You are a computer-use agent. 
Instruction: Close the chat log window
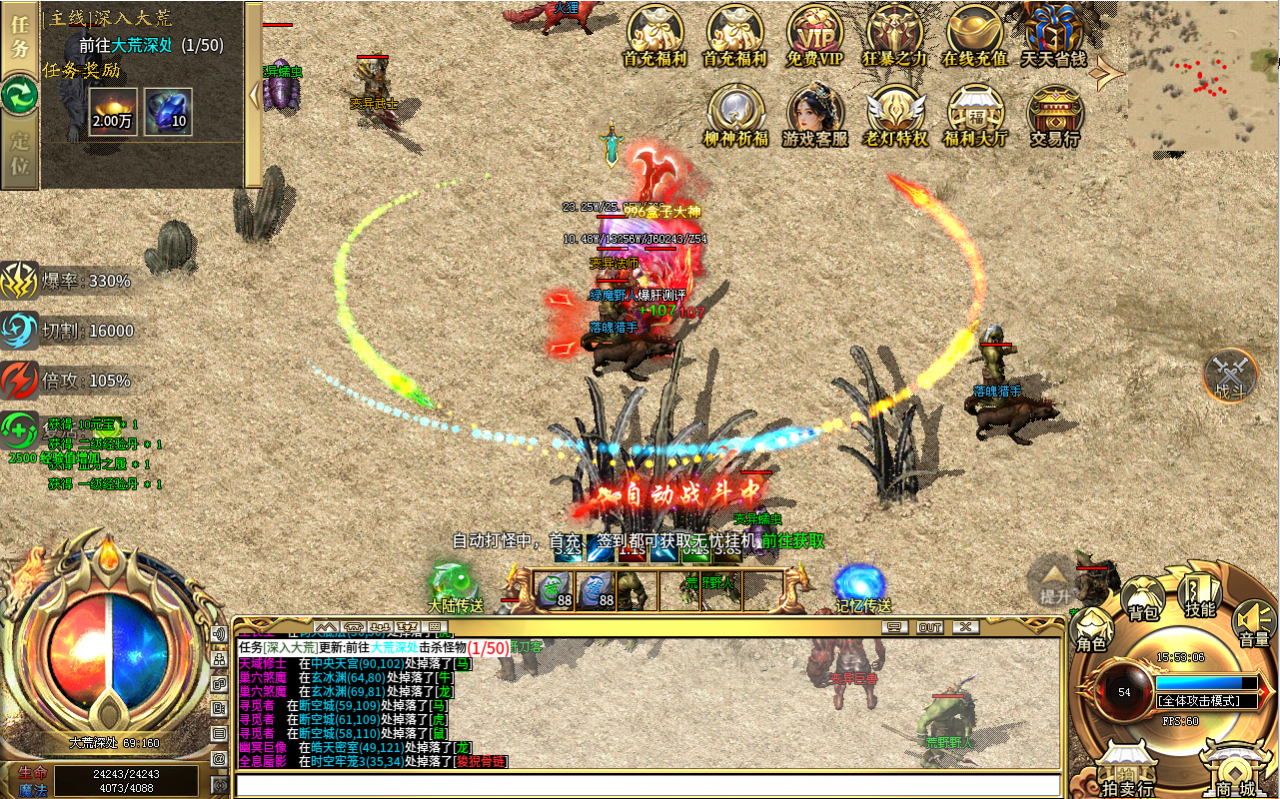click(964, 627)
